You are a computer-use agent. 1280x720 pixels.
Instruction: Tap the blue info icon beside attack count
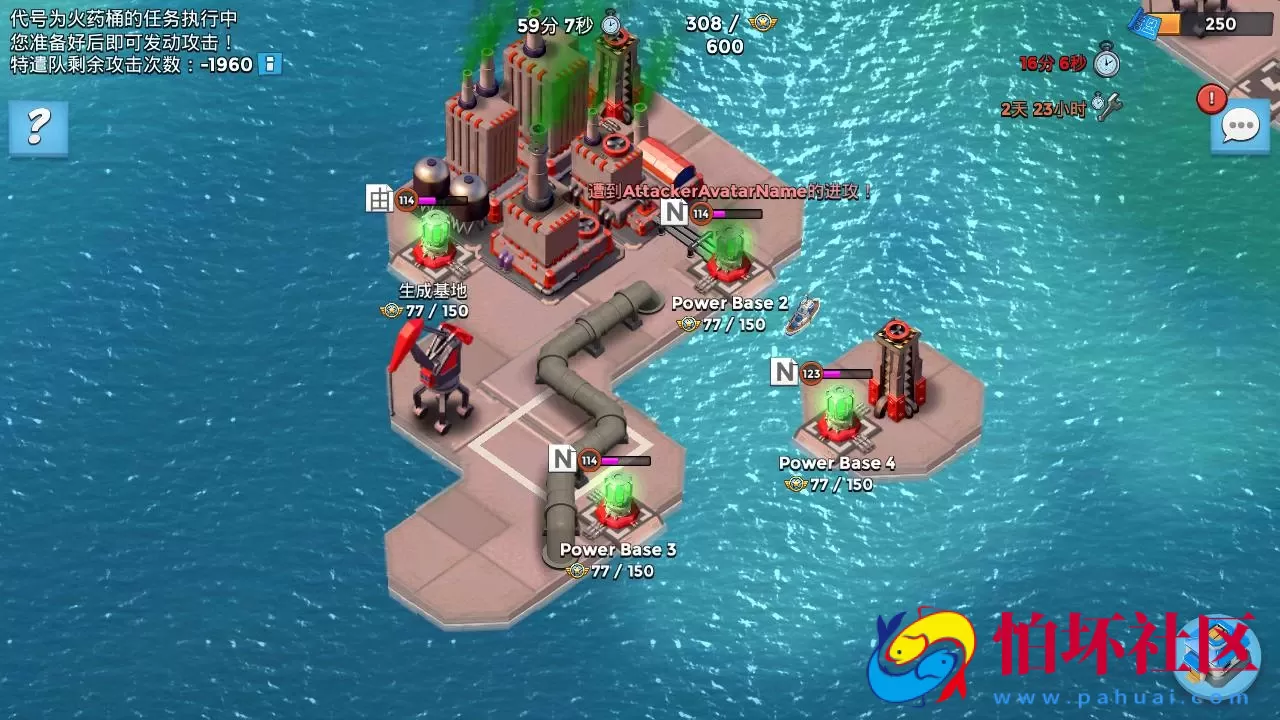269,64
